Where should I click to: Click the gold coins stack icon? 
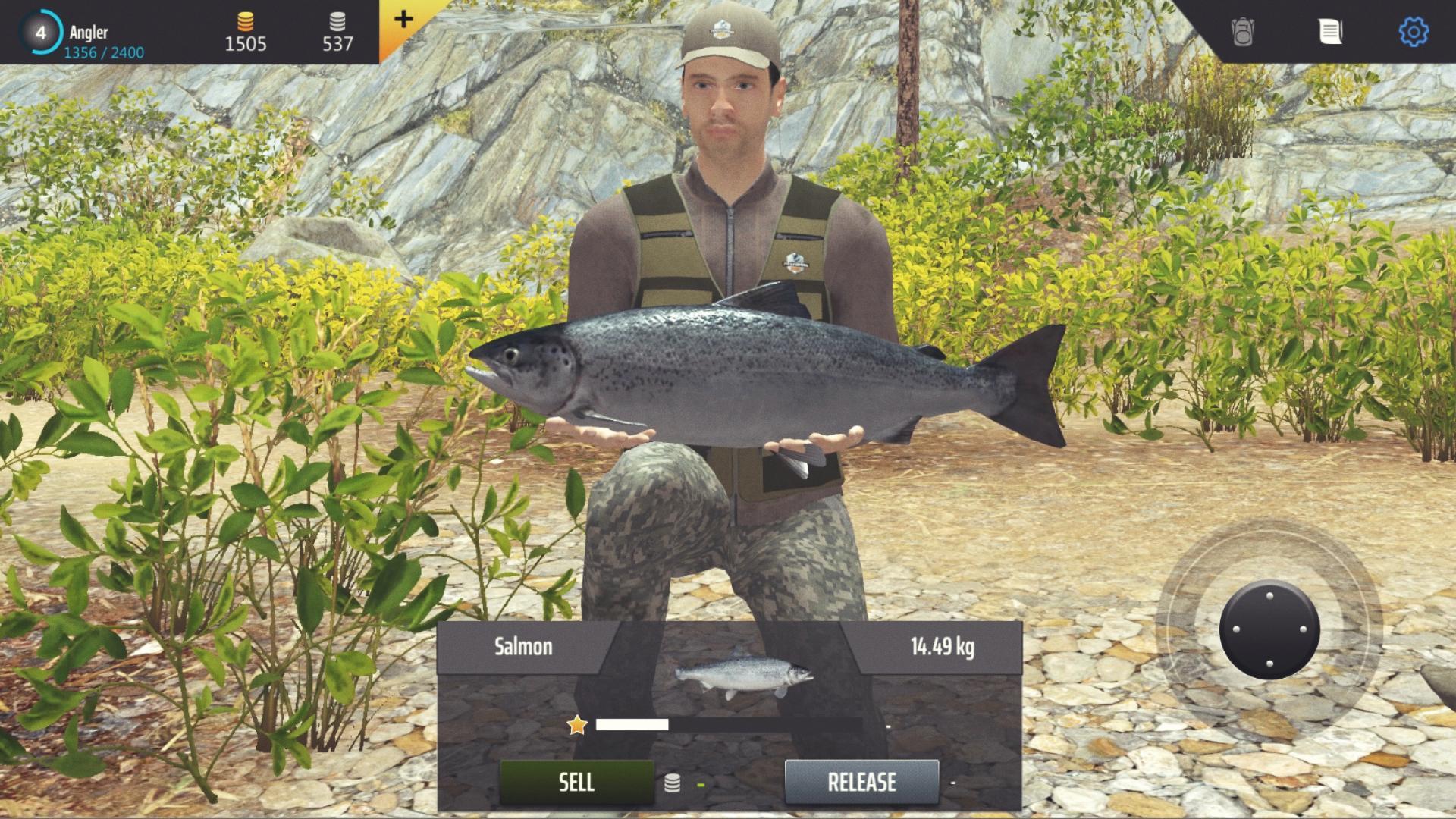(246, 22)
